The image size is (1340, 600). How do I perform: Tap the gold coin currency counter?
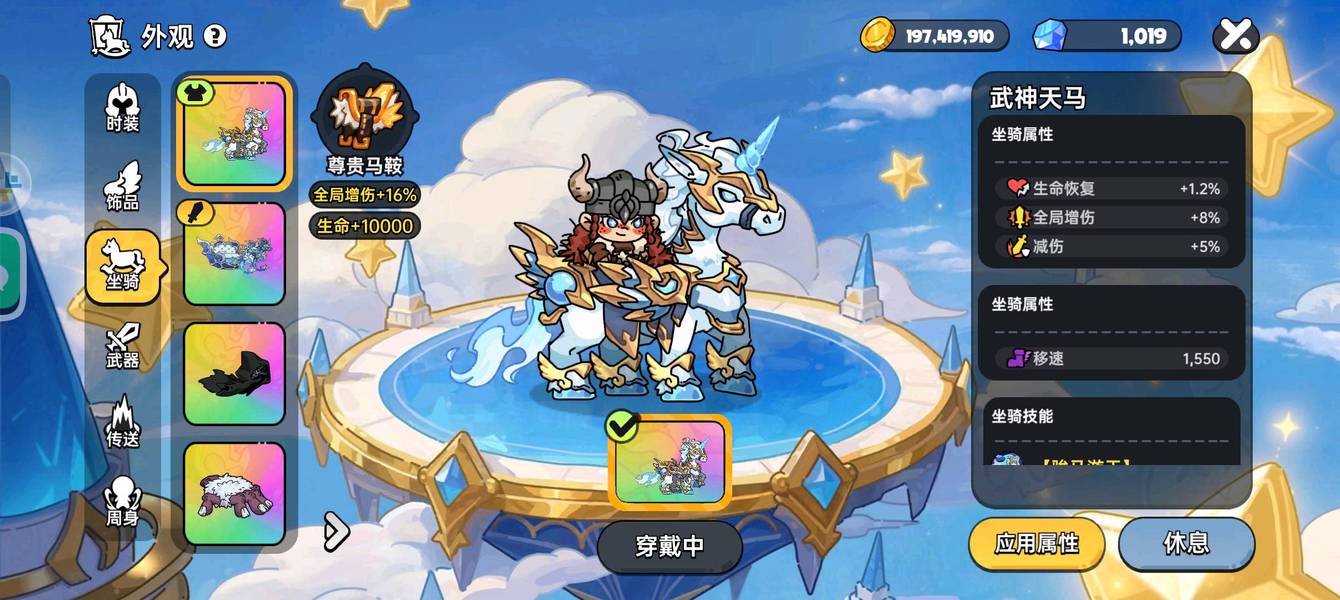pyautogui.click(x=935, y=36)
